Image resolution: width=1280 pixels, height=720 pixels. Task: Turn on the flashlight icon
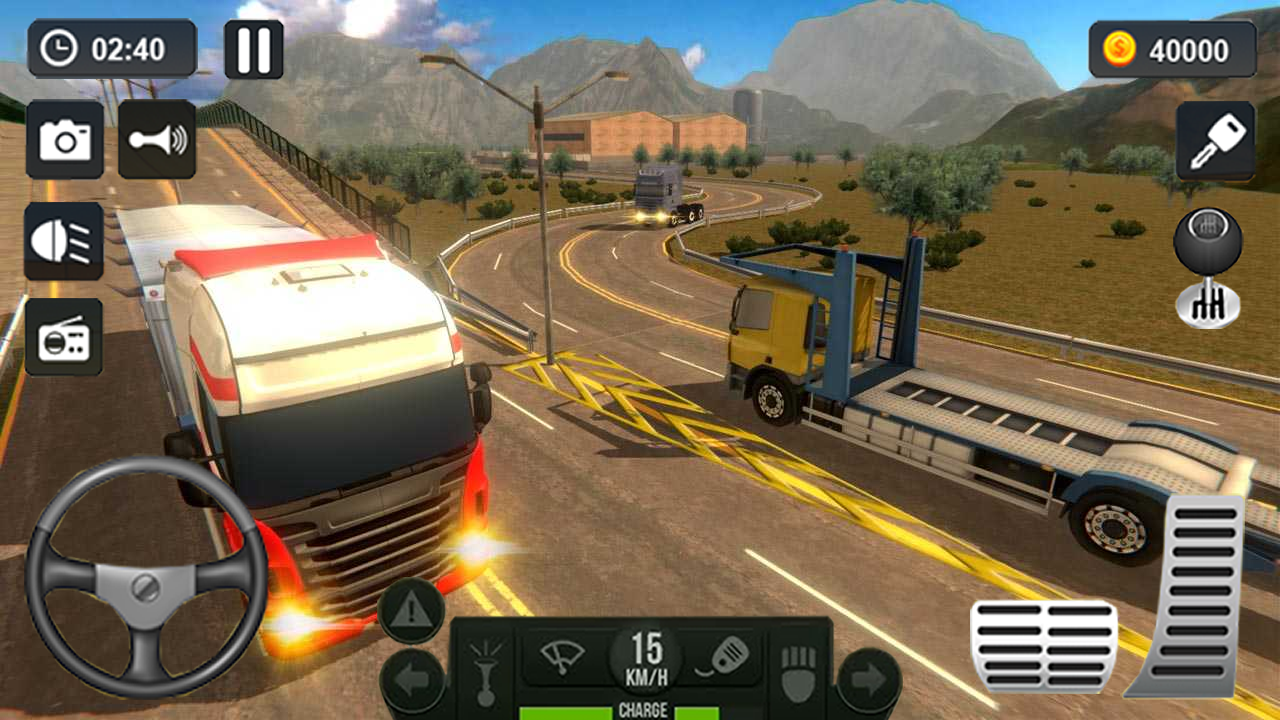[487, 670]
